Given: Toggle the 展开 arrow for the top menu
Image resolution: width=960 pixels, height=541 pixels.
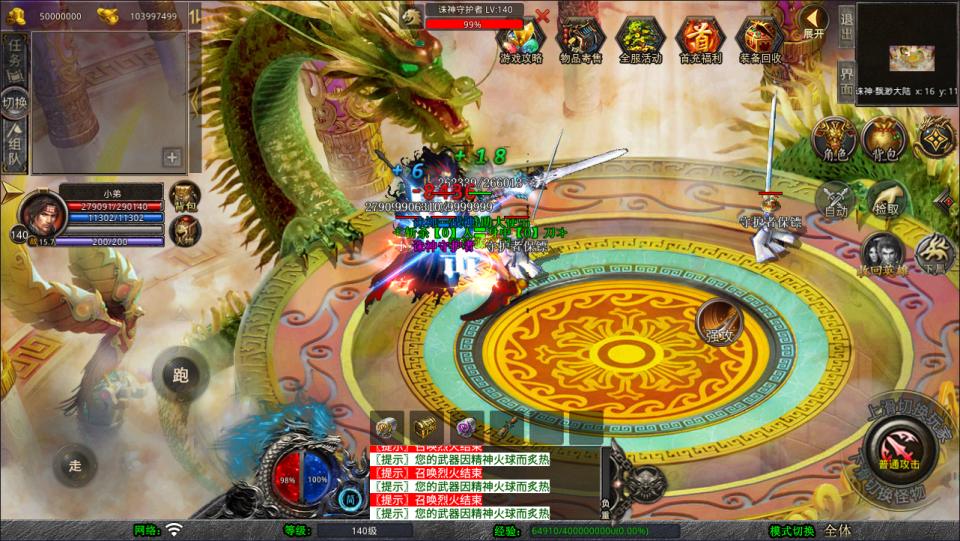Looking at the screenshot, I should click(813, 20).
